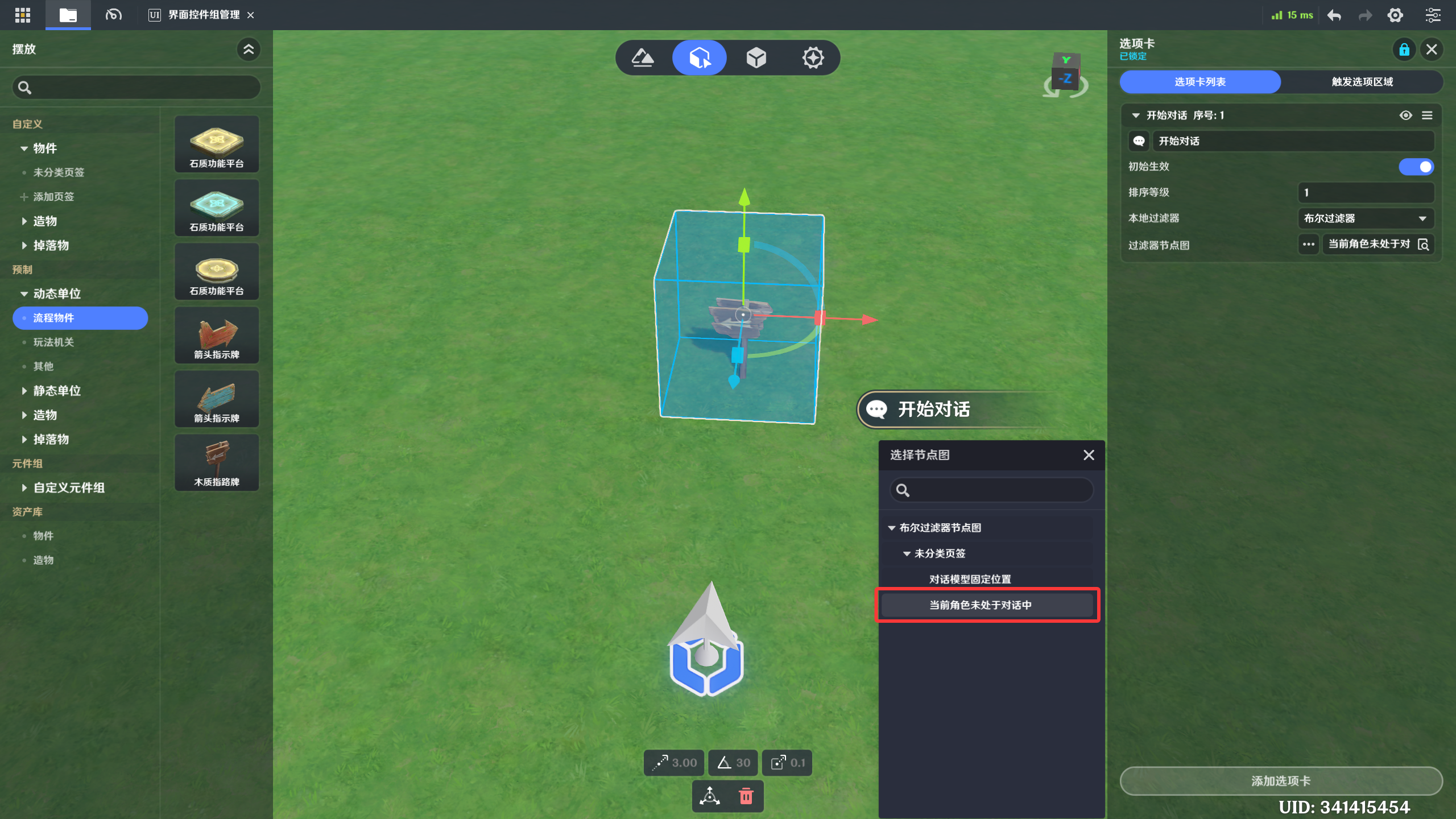The width and height of the screenshot is (1456, 819).
Task: Select the 木质指路牌 thumbnail
Action: tap(217, 462)
